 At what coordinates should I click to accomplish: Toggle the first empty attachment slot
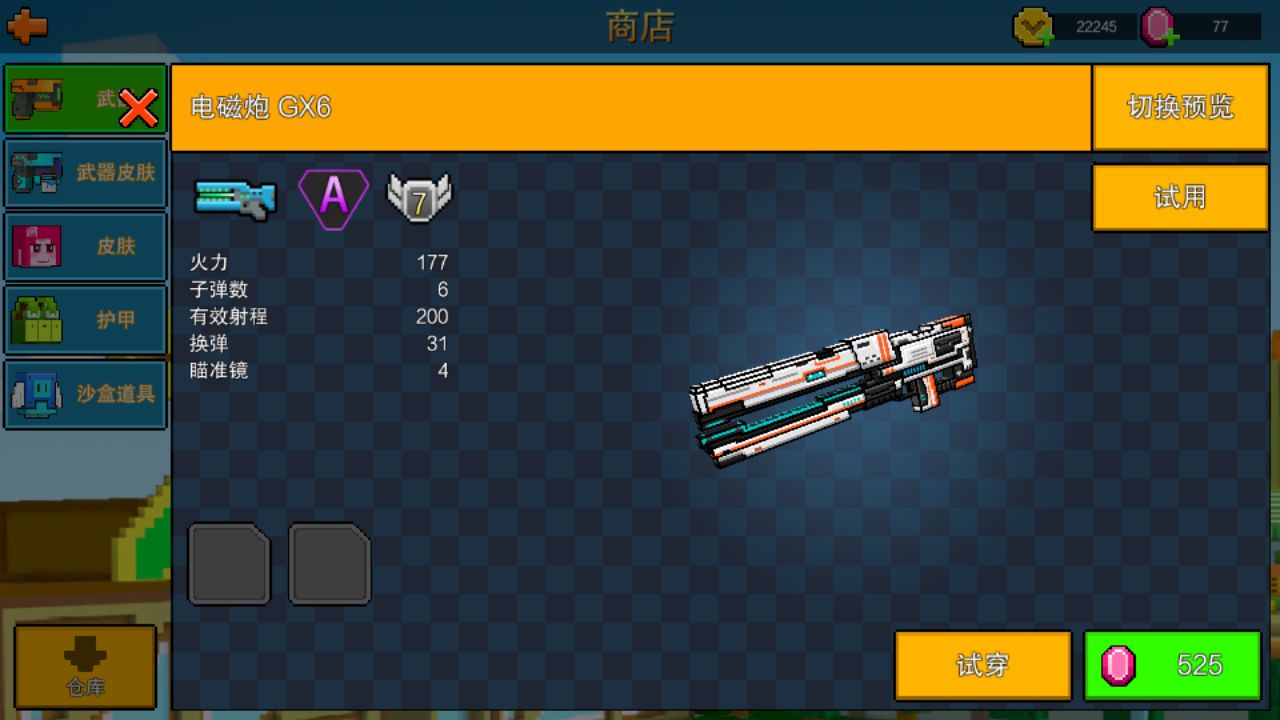[x=229, y=563]
